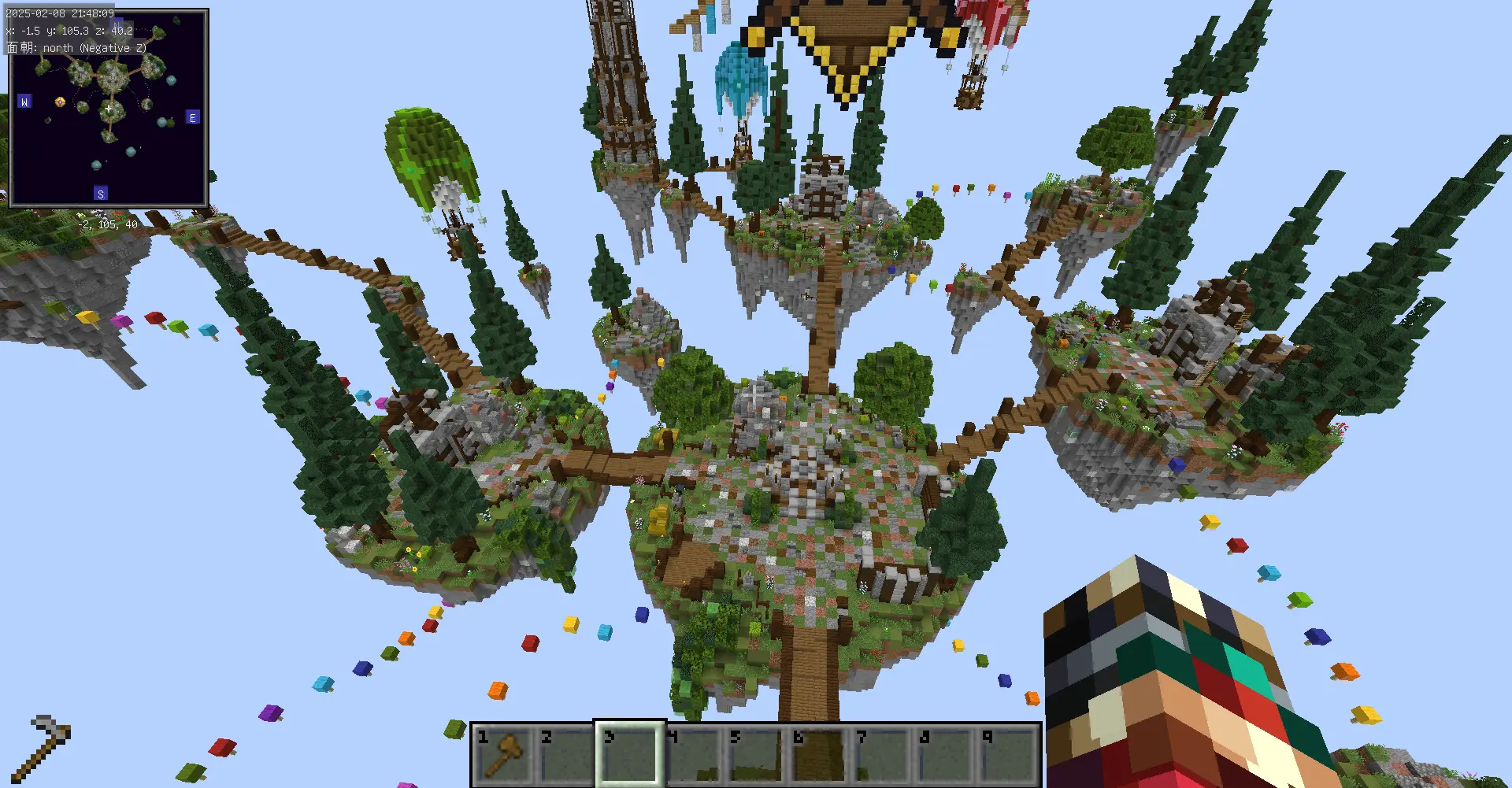The width and height of the screenshot is (1512, 788).
Task: Select the highlighted hotbar slot 3
Action: click(629, 756)
